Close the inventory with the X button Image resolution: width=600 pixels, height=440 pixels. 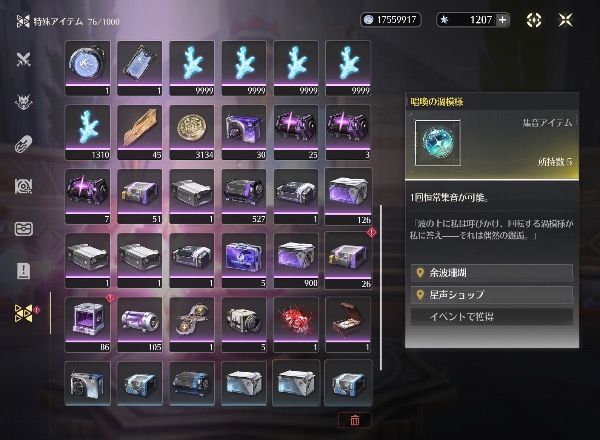pyautogui.click(x=565, y=19)
